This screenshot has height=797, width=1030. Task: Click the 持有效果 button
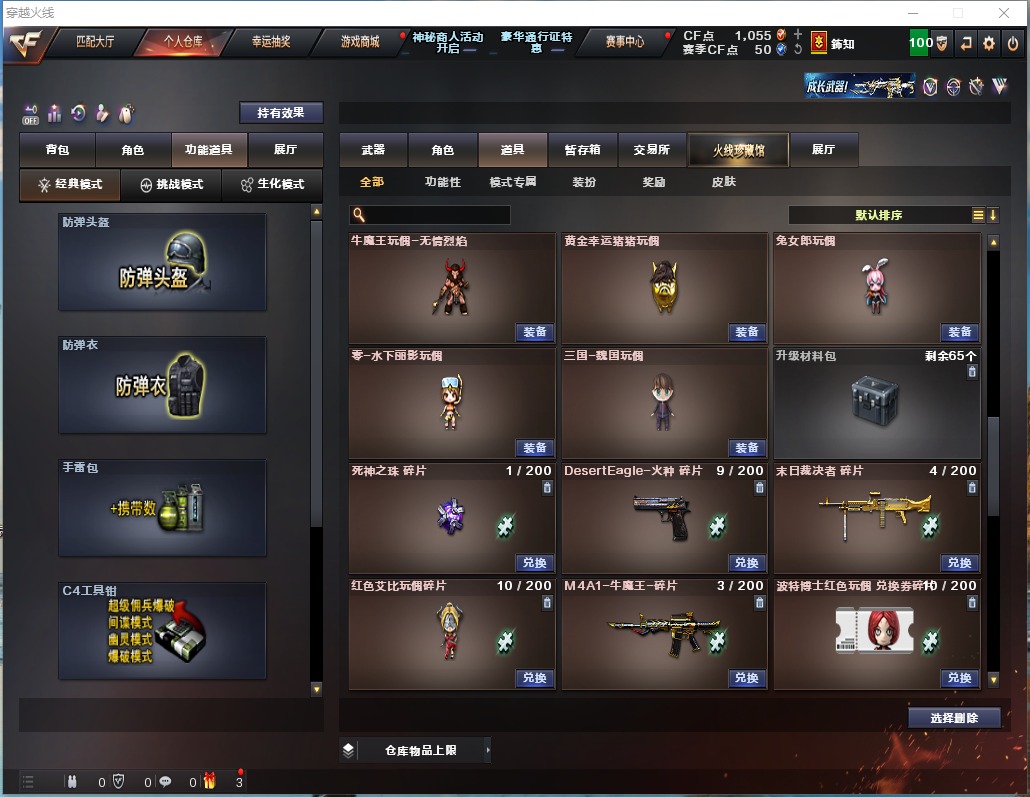[x=281, y=113]
